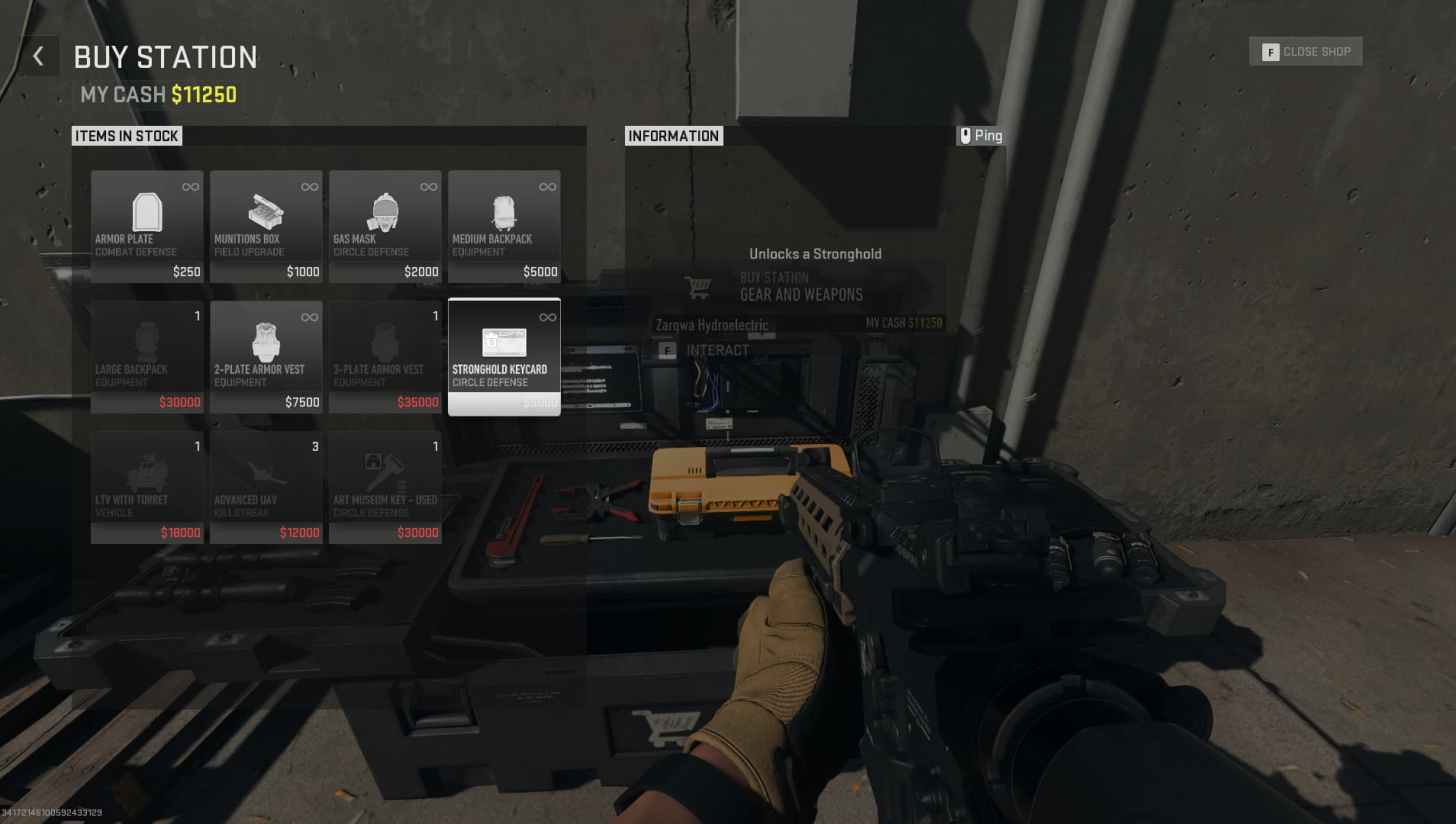Ping the Buy Station

[x=981, y=135]
